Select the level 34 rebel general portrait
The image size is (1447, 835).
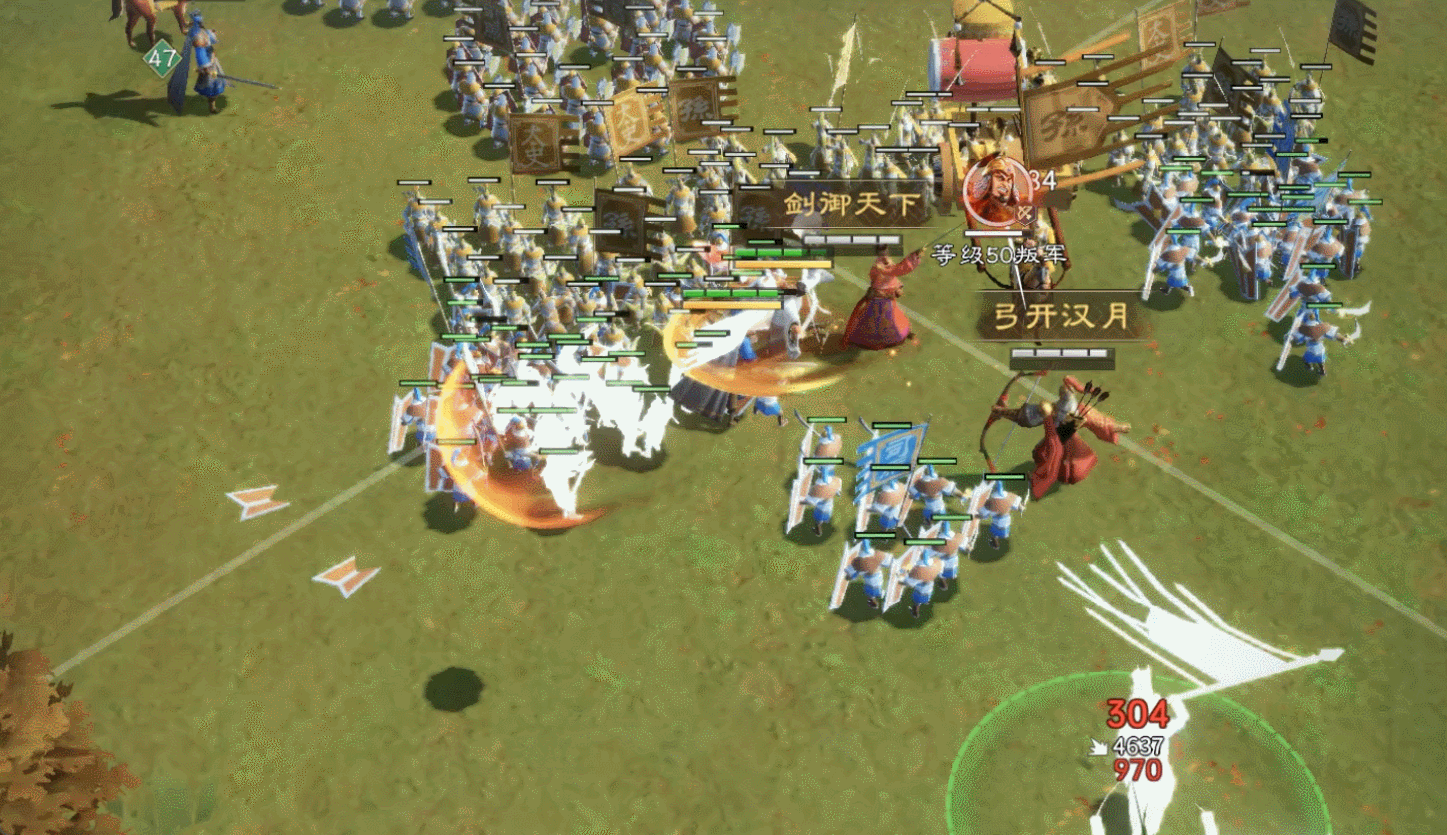pyautogui.click(x=995, y=190)
